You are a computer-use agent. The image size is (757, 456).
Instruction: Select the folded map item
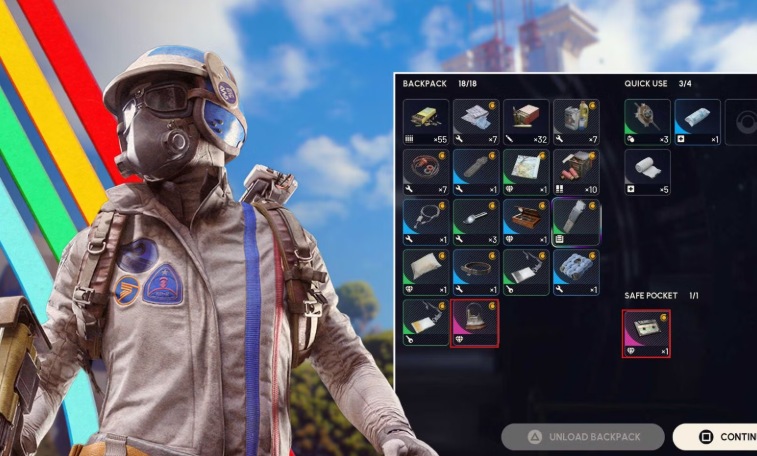pyautogui.click(x=526, y=172)
